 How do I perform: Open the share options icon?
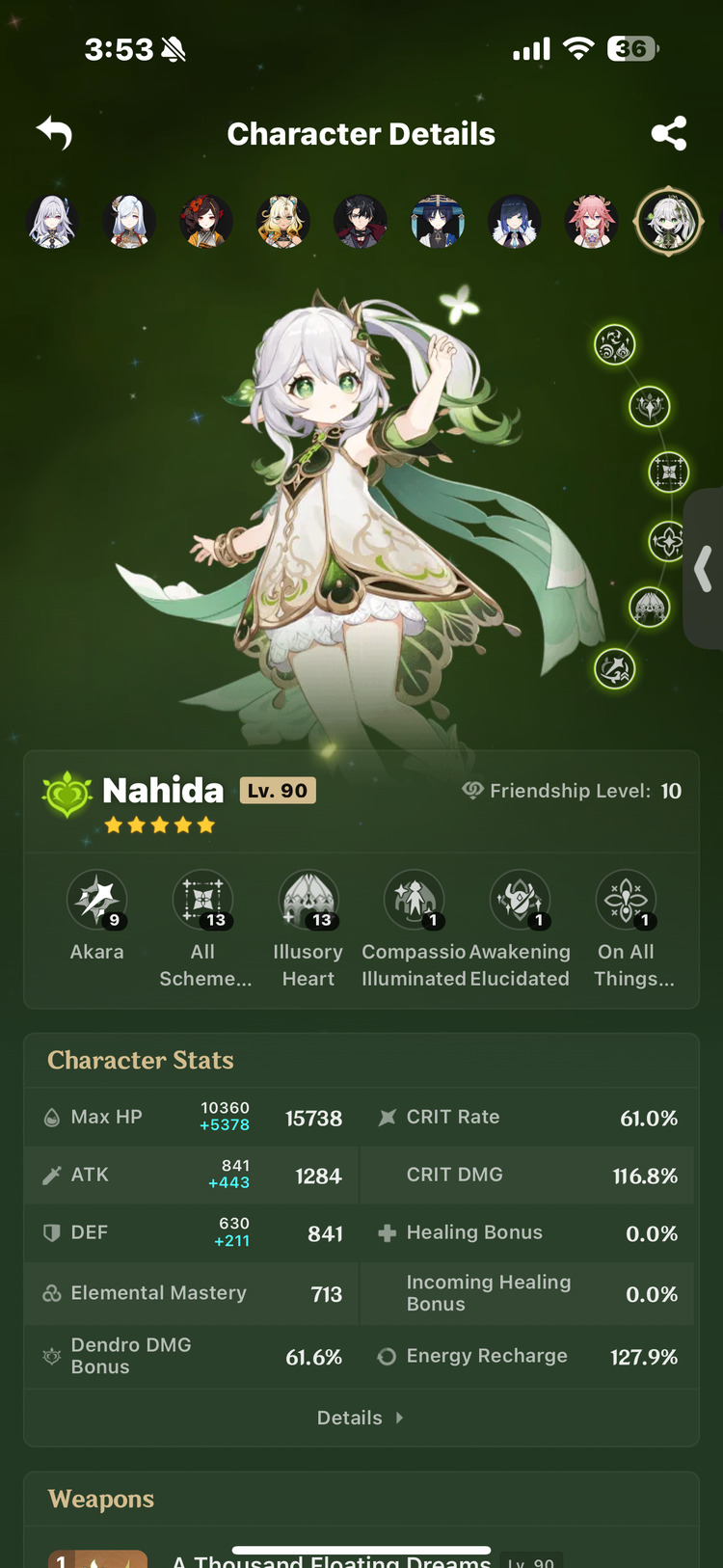tap(669, 133)
